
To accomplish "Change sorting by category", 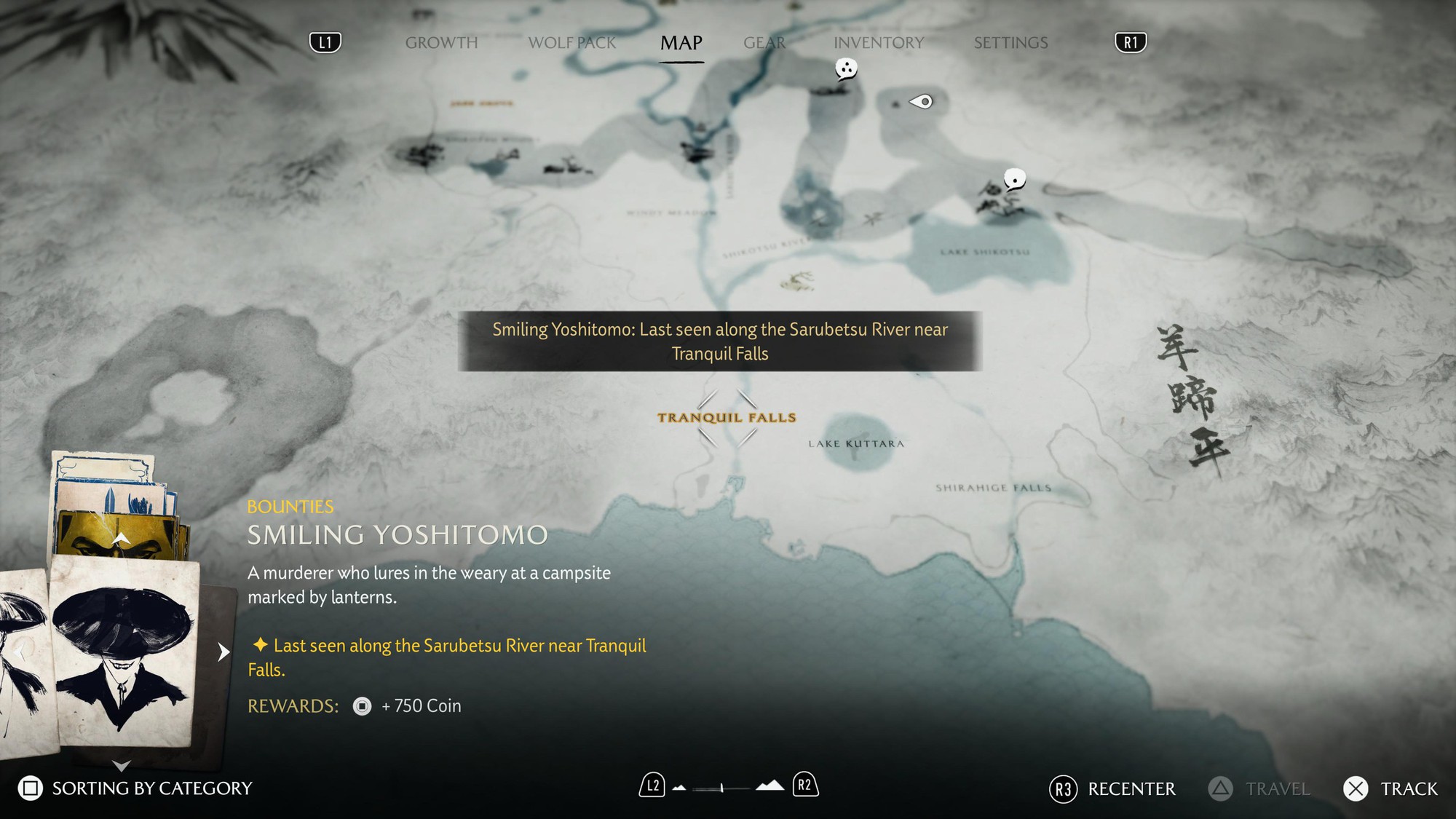I will coord(135,788).
